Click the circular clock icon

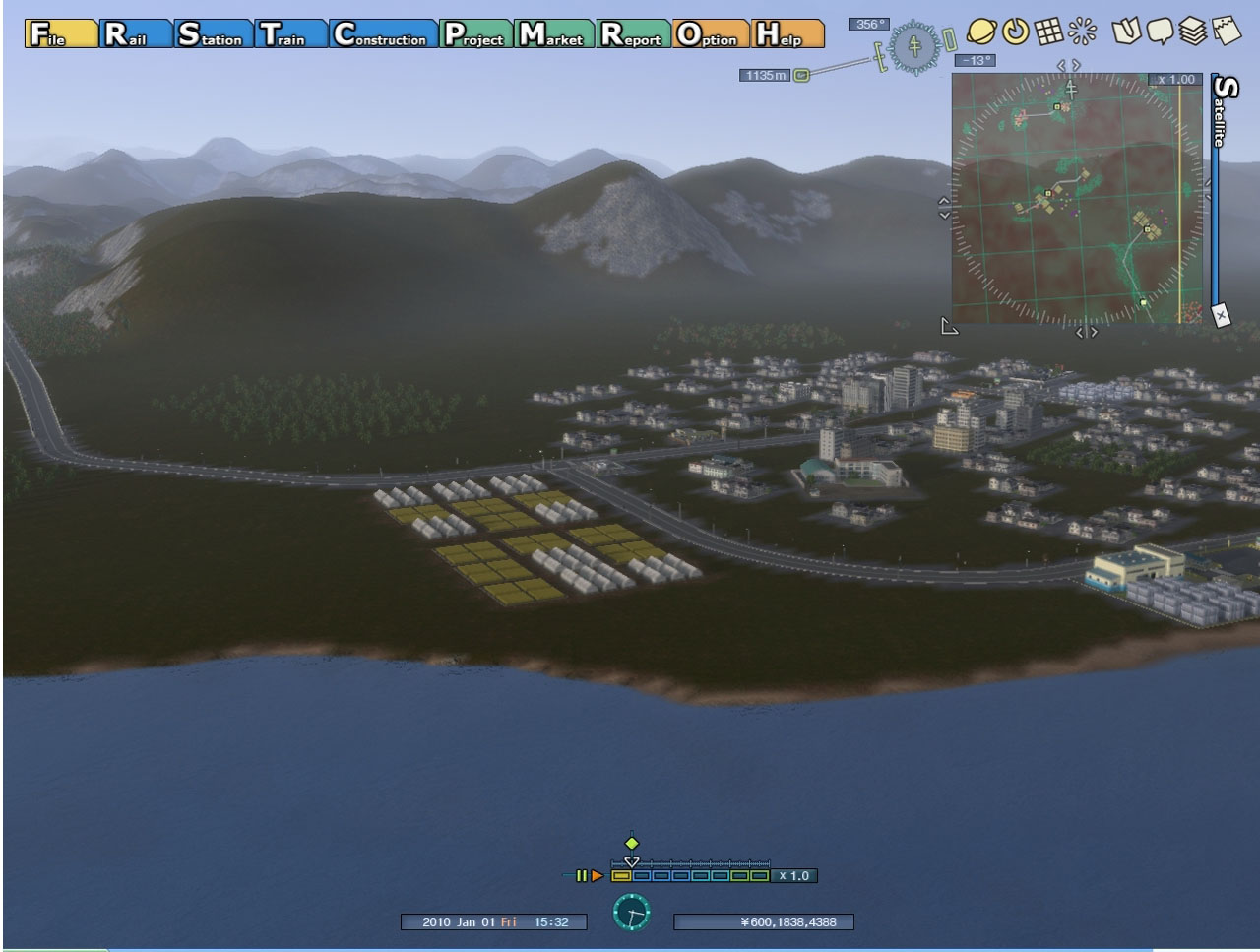(631, 913)
